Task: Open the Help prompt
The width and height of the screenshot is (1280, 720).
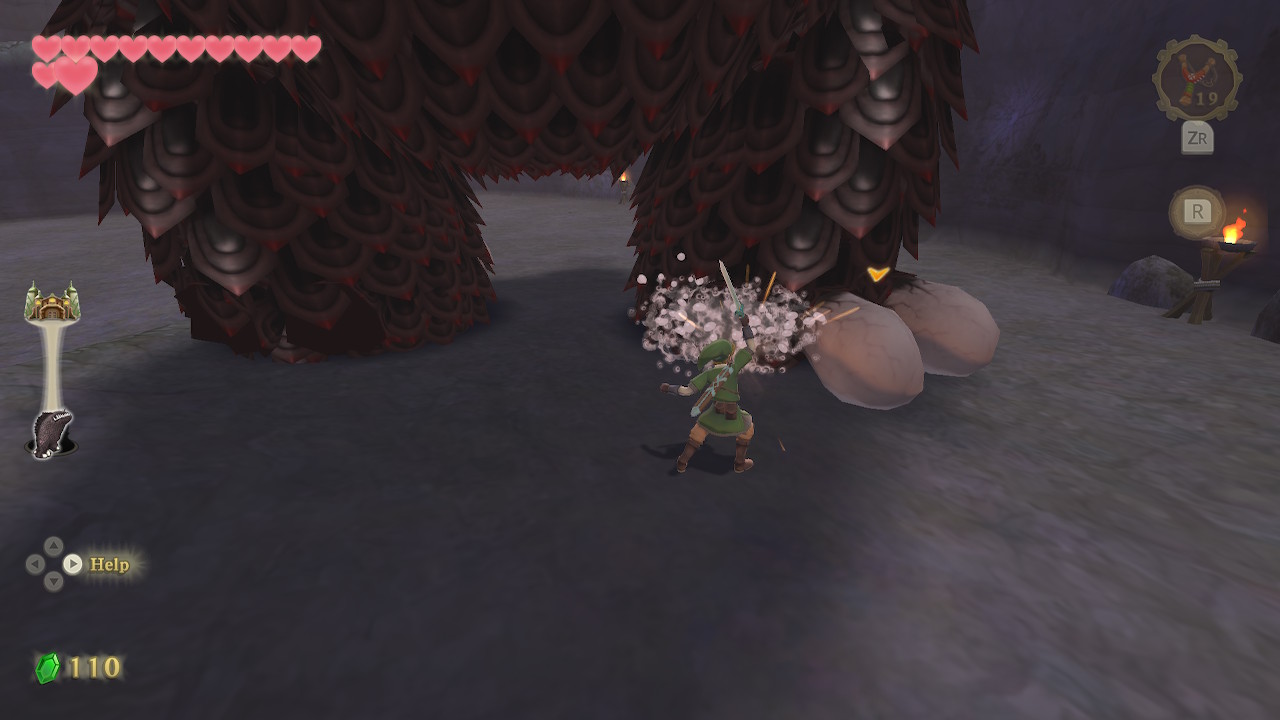Action: click(109, 564)
